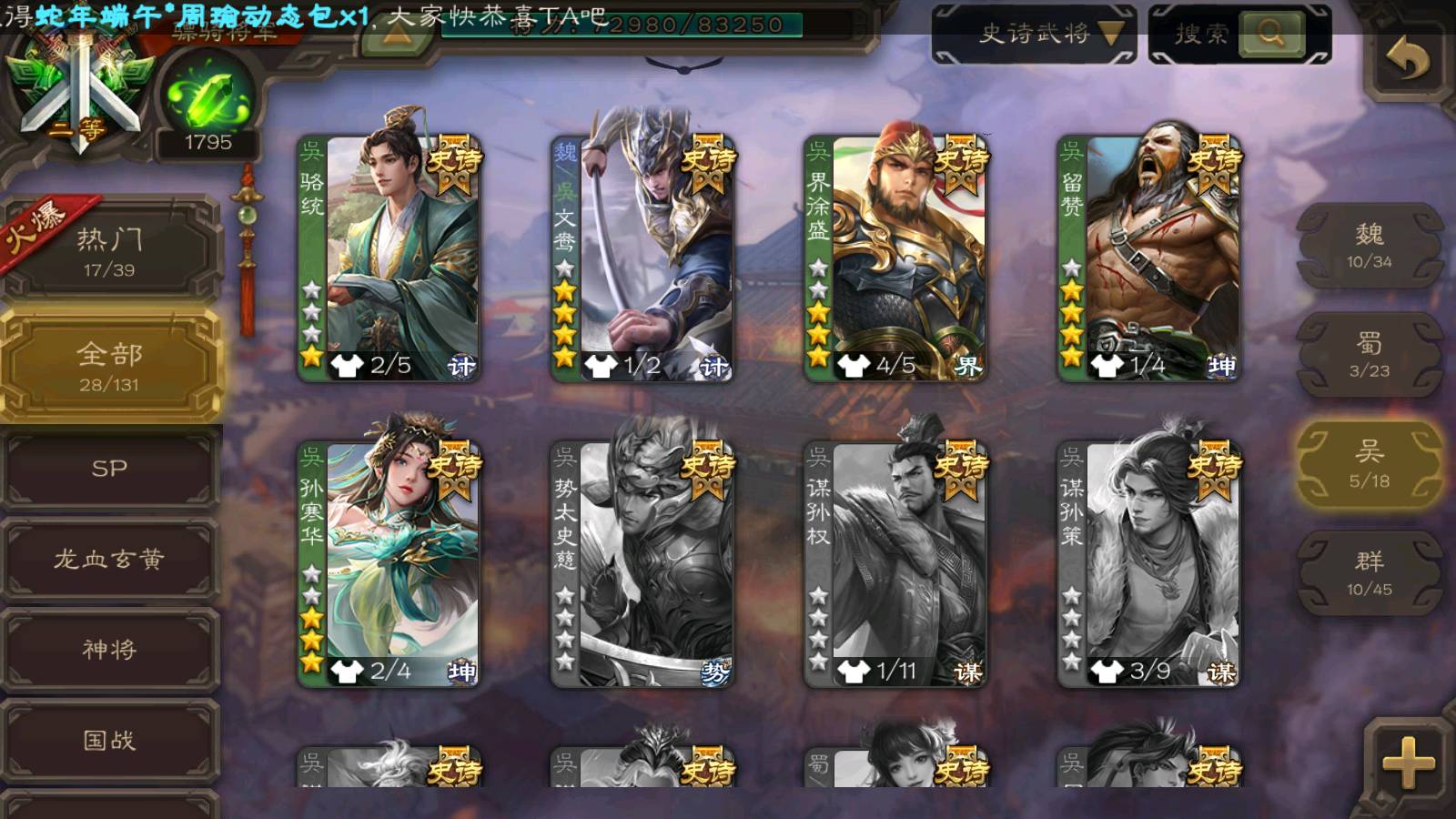Image resolution: width=1456 pixels, height=819 pixels.
Task: Switch to the 国战 category tab
Action: (109, 740)
